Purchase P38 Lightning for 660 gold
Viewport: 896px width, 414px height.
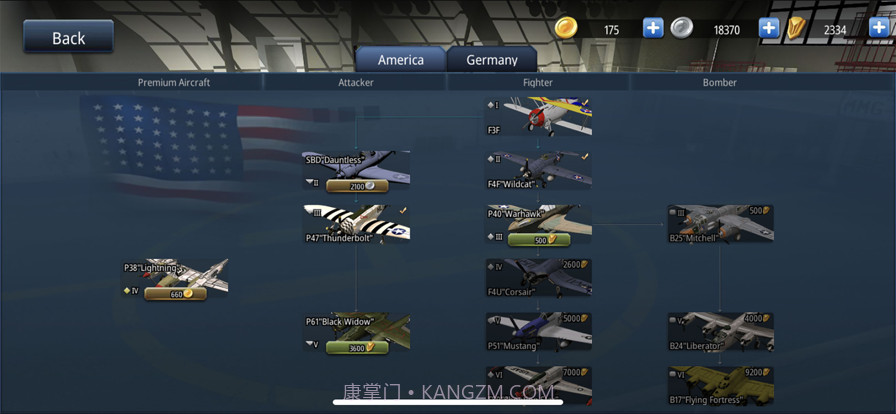[176, 294]
